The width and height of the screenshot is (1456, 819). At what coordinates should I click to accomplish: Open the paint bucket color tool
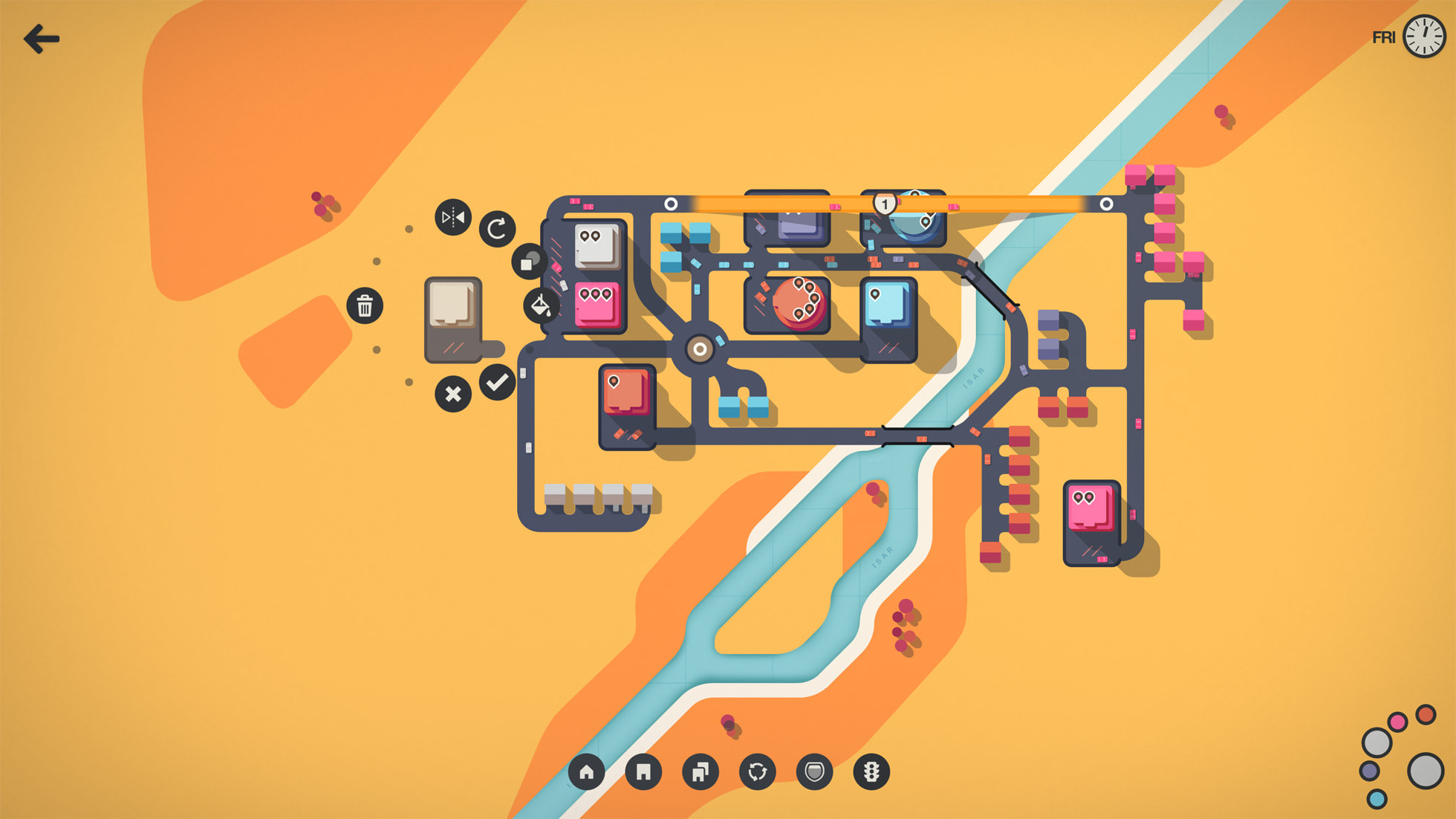541,305
